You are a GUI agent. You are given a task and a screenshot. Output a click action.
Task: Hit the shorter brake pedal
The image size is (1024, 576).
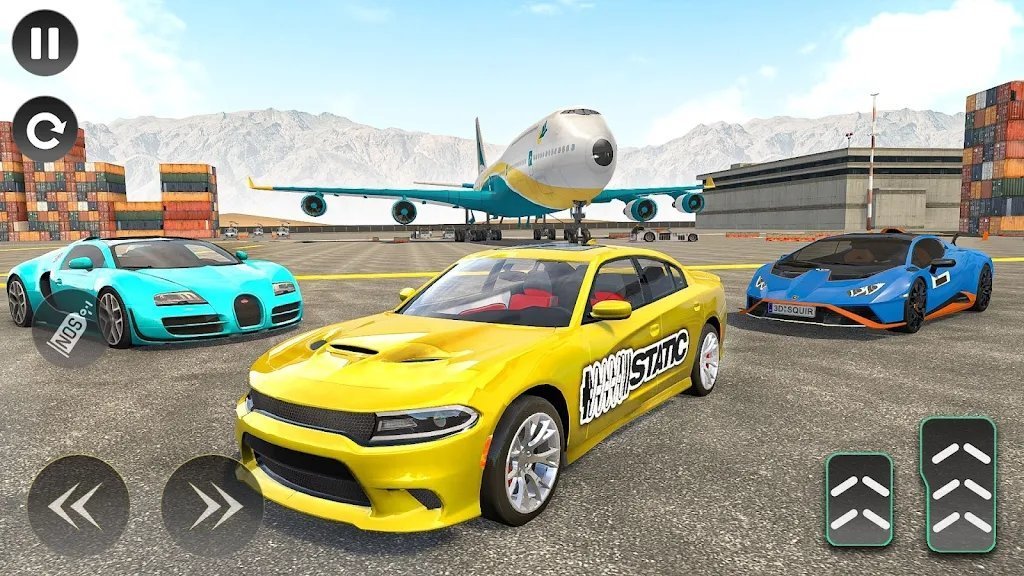click(x=859, y=500)
